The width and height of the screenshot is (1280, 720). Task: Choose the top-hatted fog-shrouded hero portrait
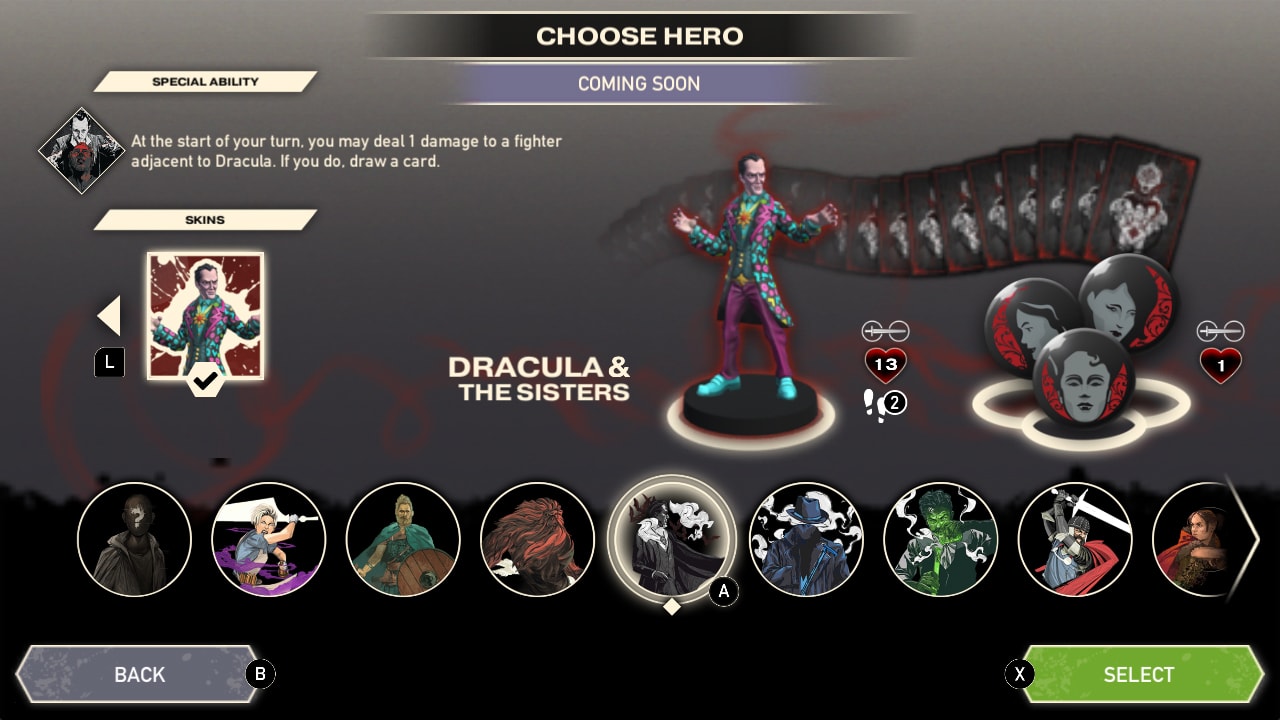(806, 539)
